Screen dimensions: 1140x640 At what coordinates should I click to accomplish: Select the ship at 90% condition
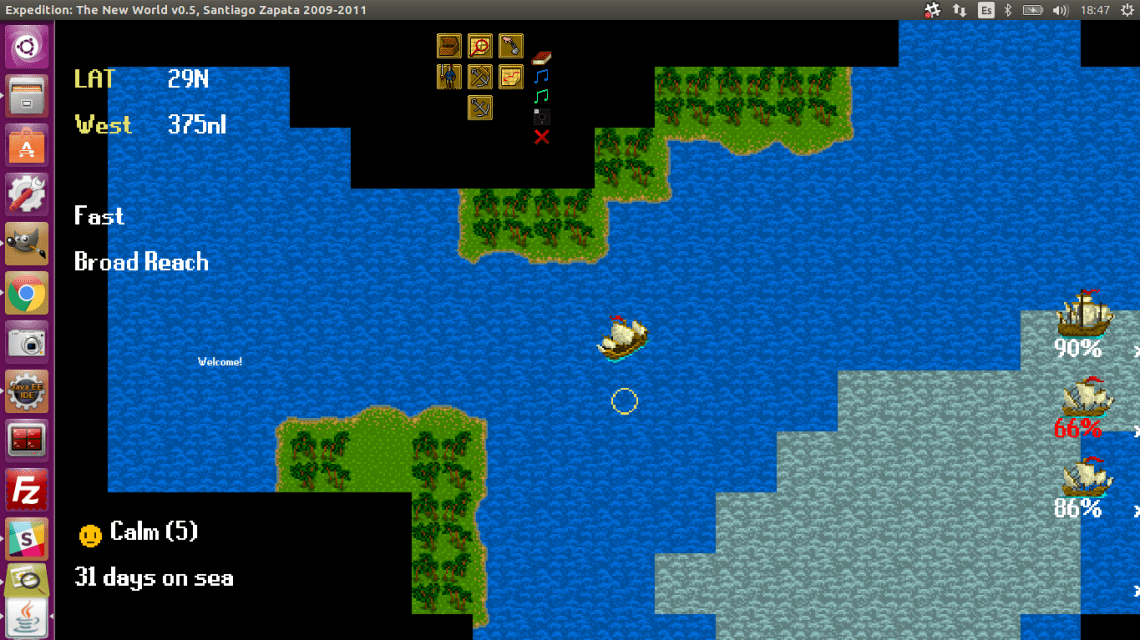(x=1085, y=314)
